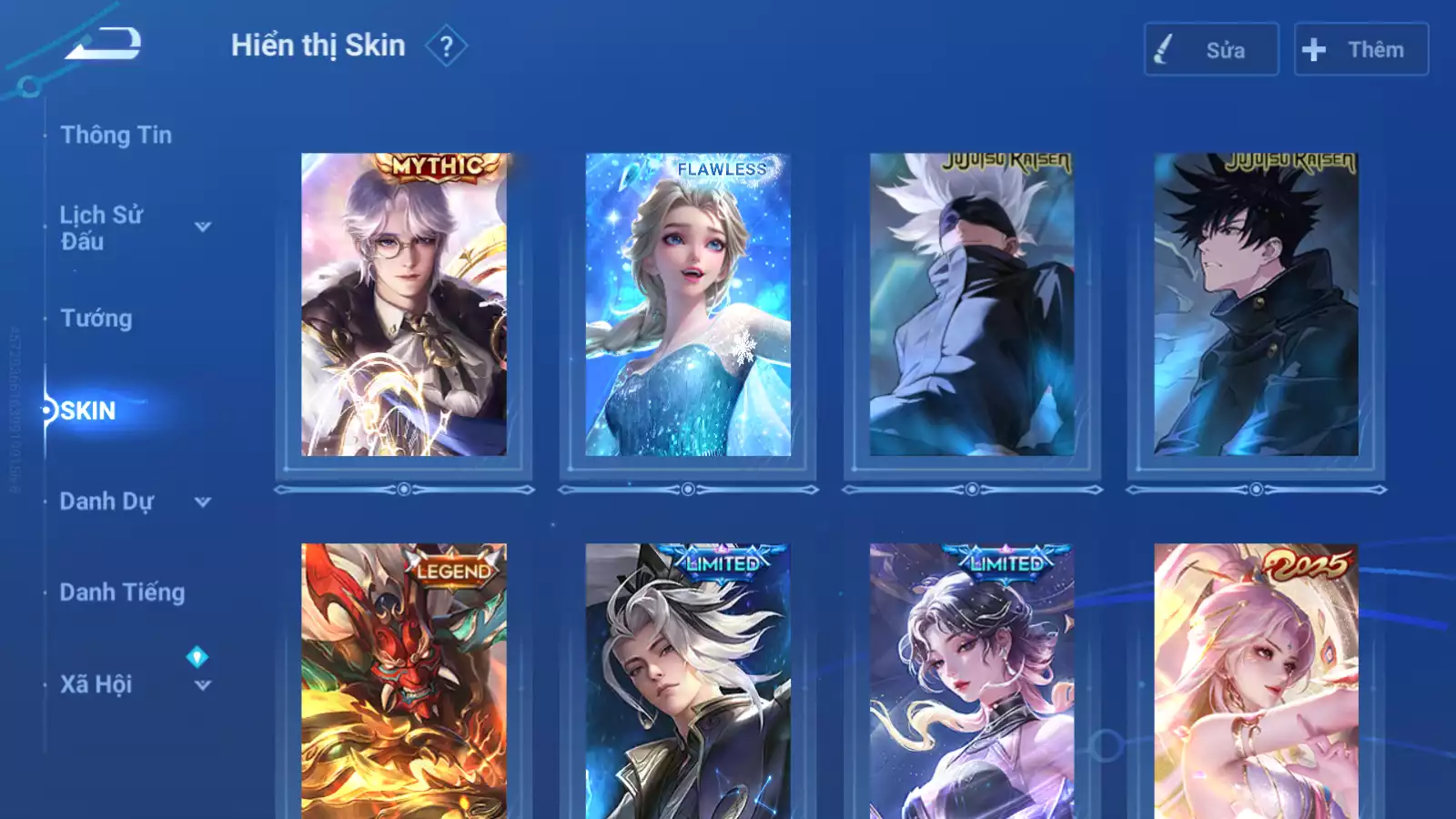Choose the Limited purple-haired girl skin
1456x819 pixels.
(x=972, y=682)
